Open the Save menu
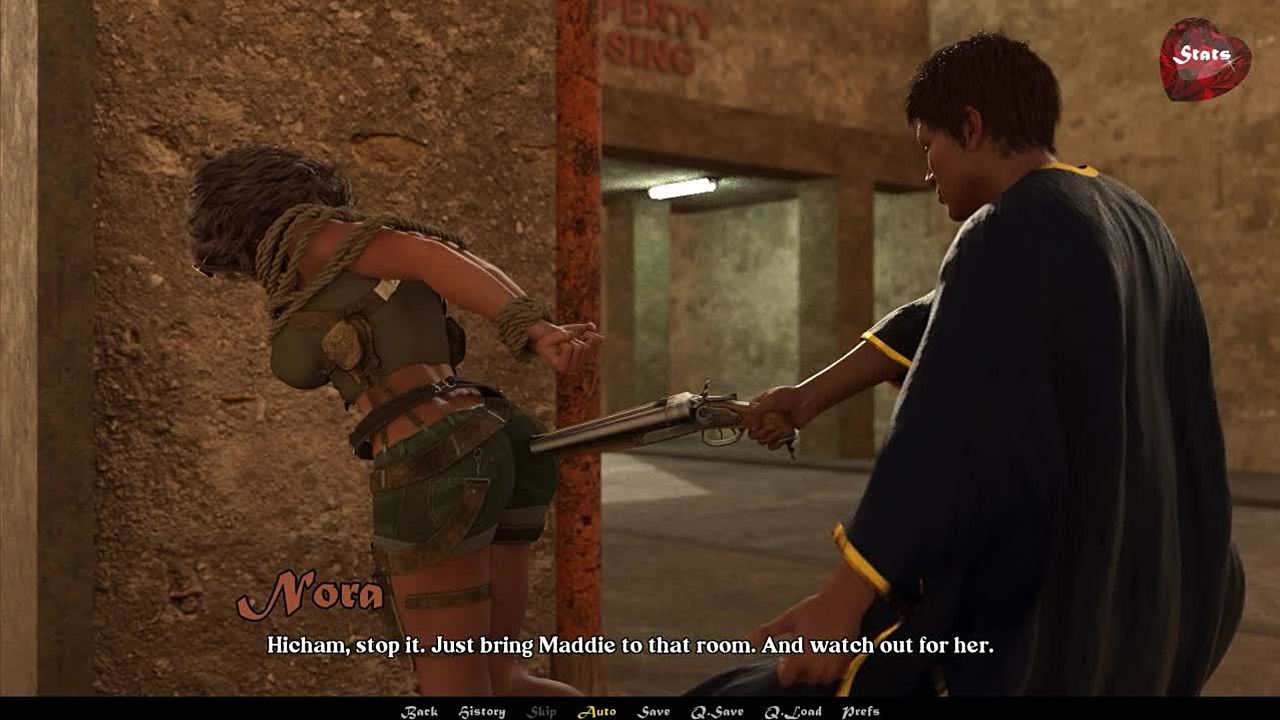 [x=654, y=711]
